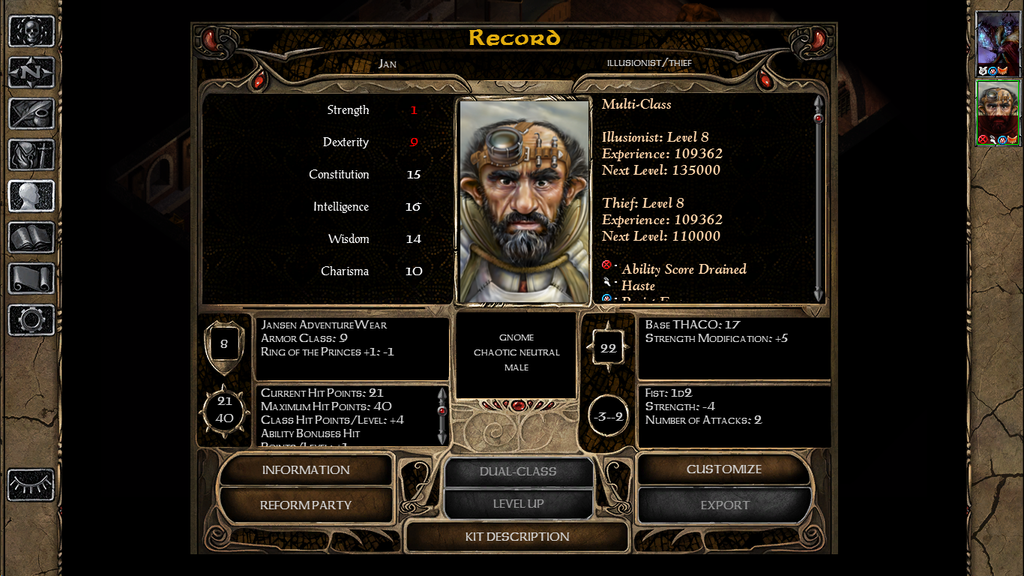Viewport: 1024px width, 576px height.
Task: Open the area map via compass icon
Action: coord(31,72)
